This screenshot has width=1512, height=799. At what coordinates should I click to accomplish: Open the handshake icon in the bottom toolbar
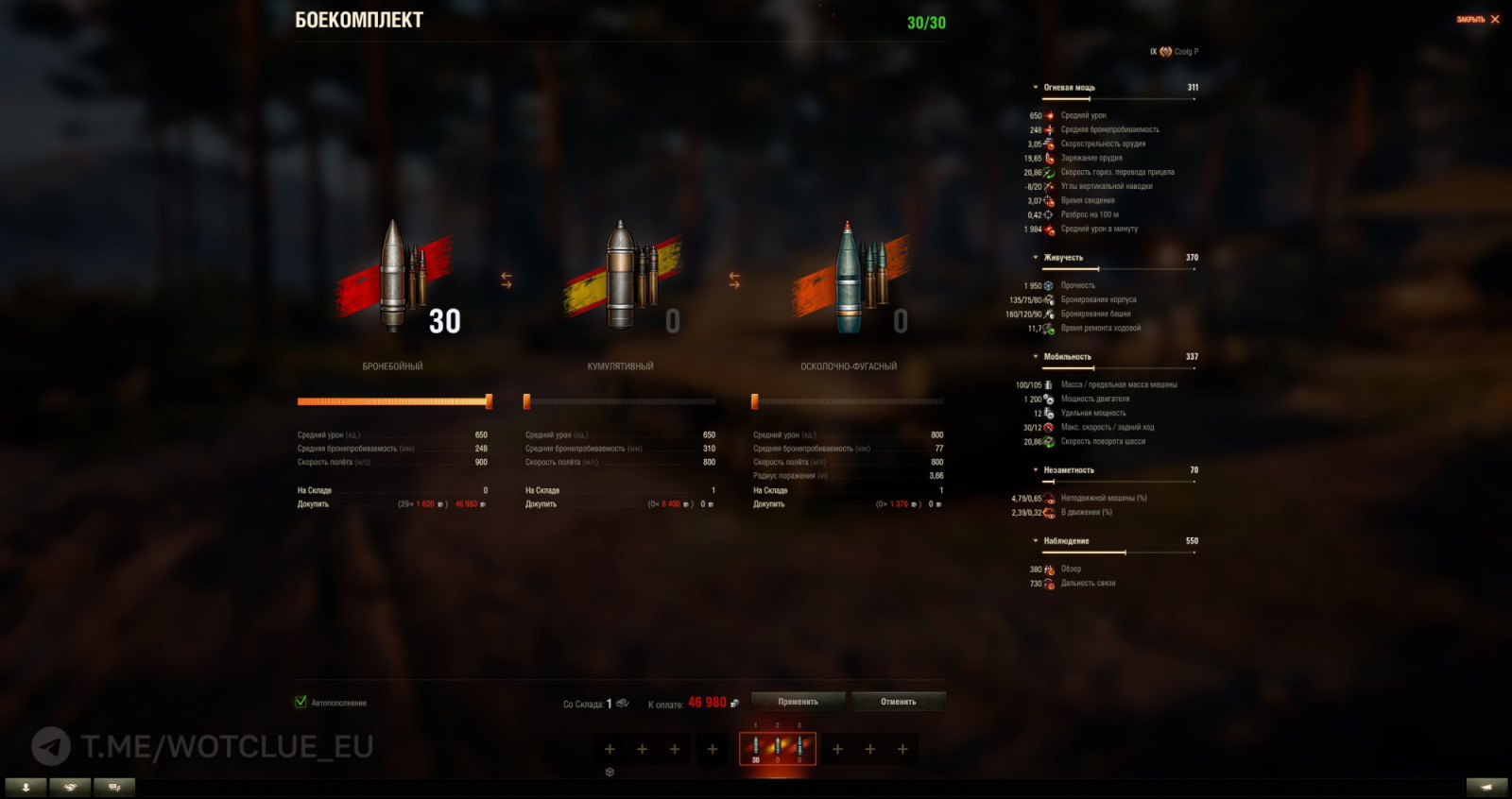(x=69, y=786)
